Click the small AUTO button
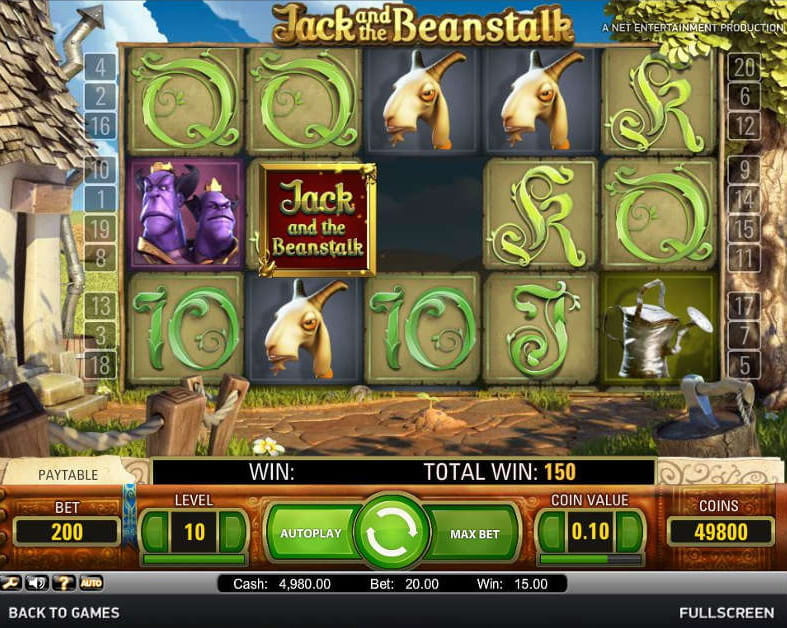The height and width of the screenshot is (628, 787). [91, 583]
